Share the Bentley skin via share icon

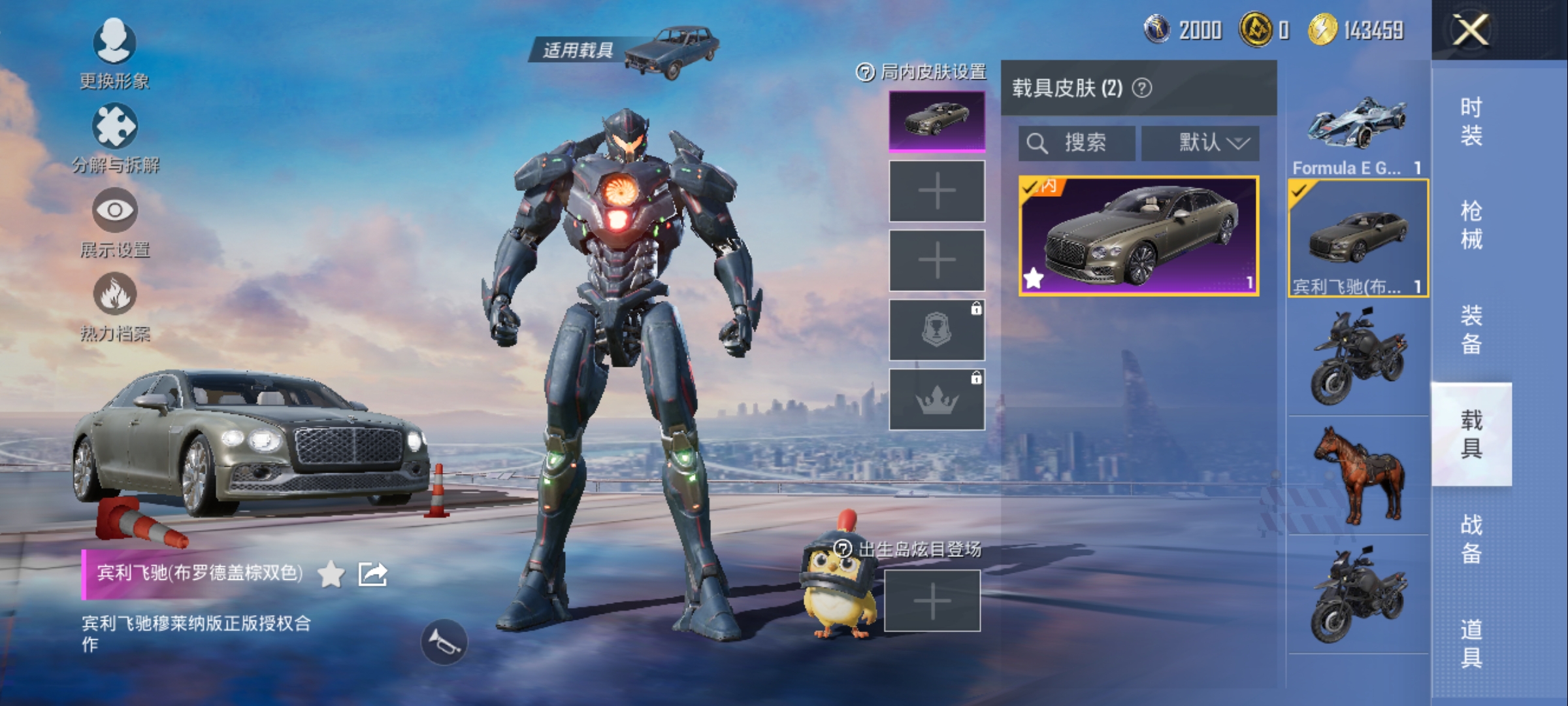373,574
